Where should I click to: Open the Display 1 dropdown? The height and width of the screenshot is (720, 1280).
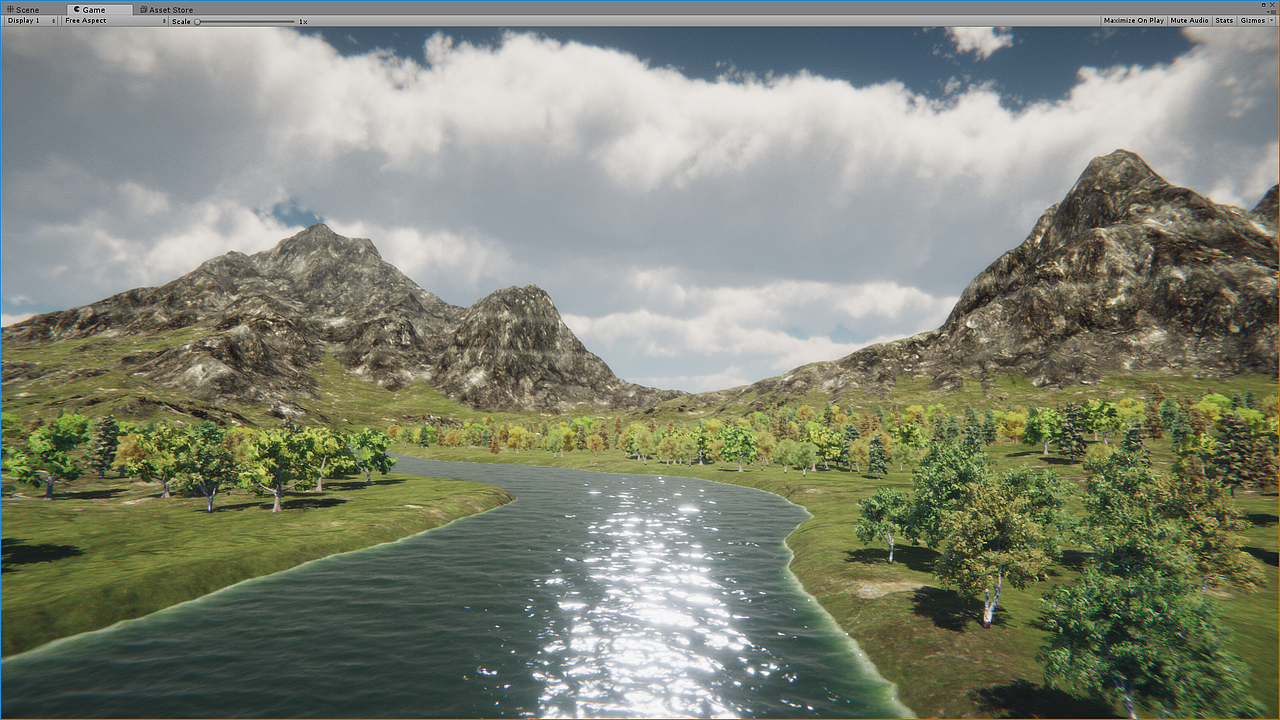tap(28, 20)
